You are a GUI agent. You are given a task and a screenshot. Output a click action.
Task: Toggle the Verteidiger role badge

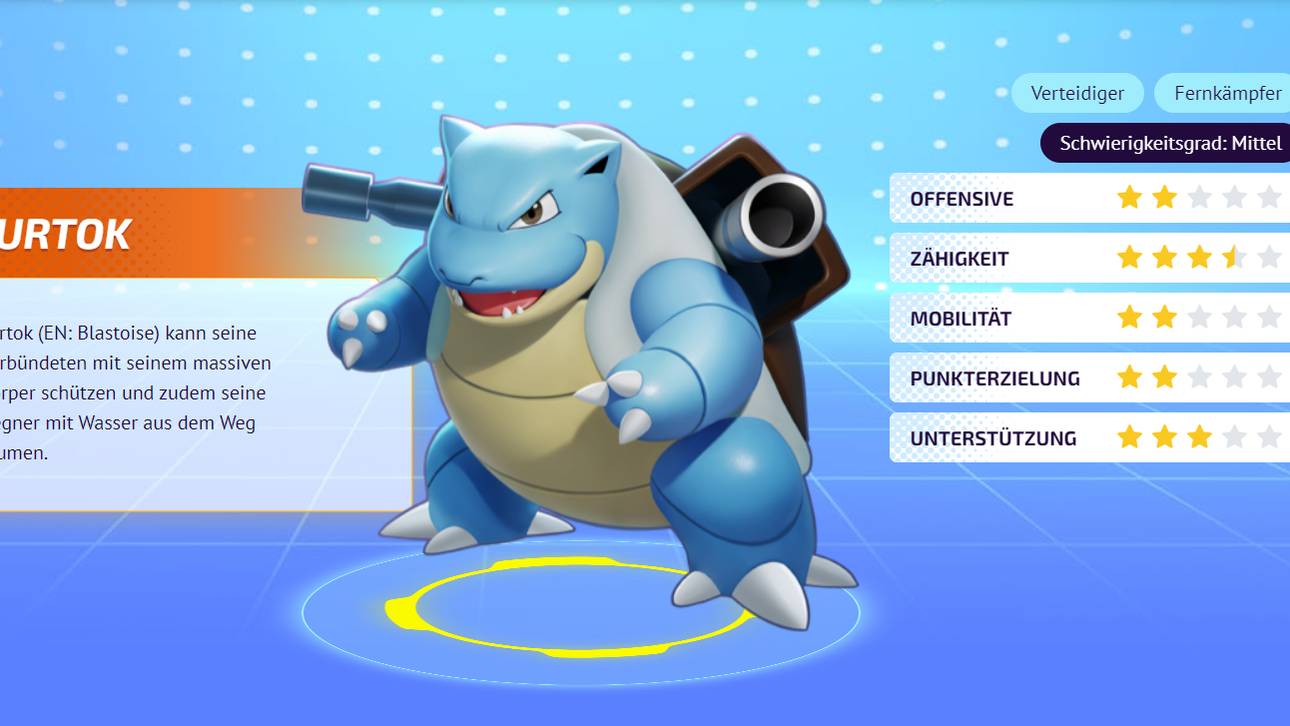coord(1077,92)
